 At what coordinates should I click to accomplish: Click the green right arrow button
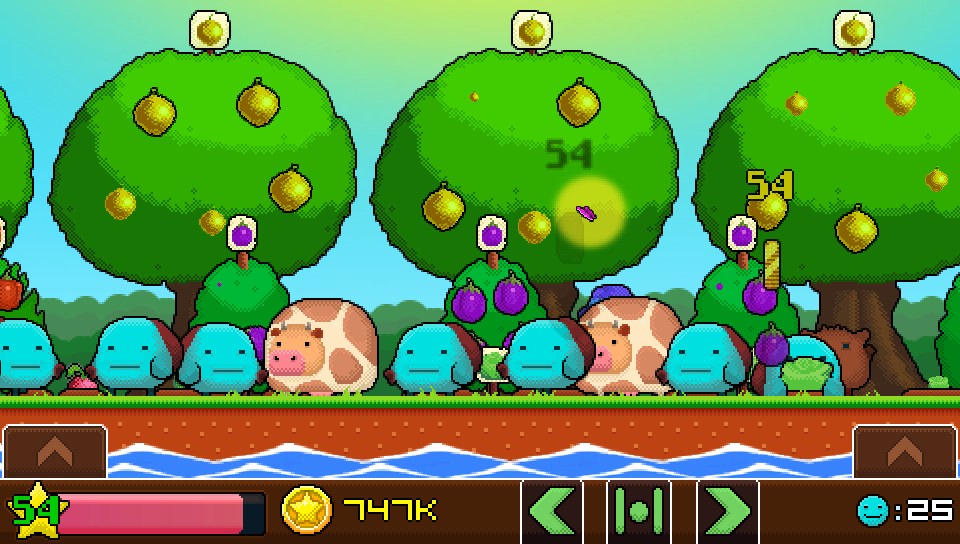tap(727, 511)
